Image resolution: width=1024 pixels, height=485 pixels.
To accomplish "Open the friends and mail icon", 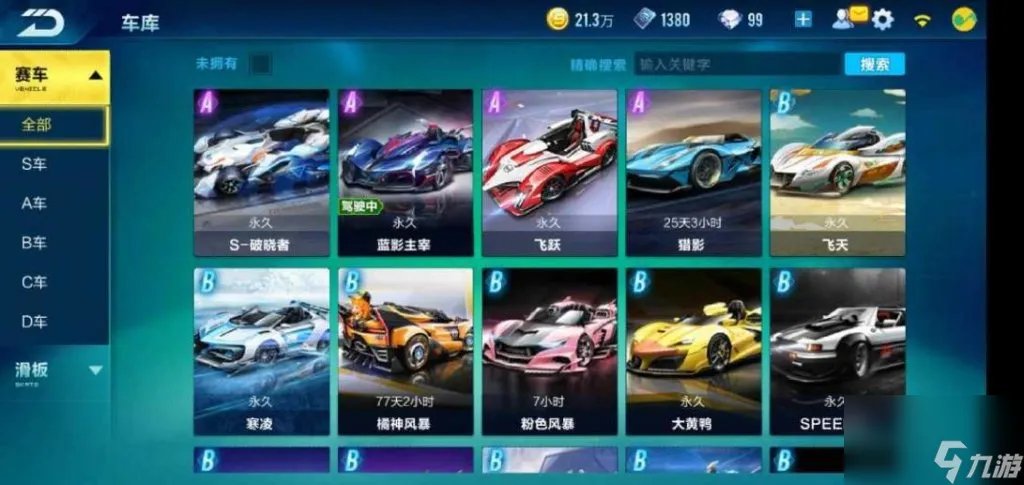I will (849, 17).
